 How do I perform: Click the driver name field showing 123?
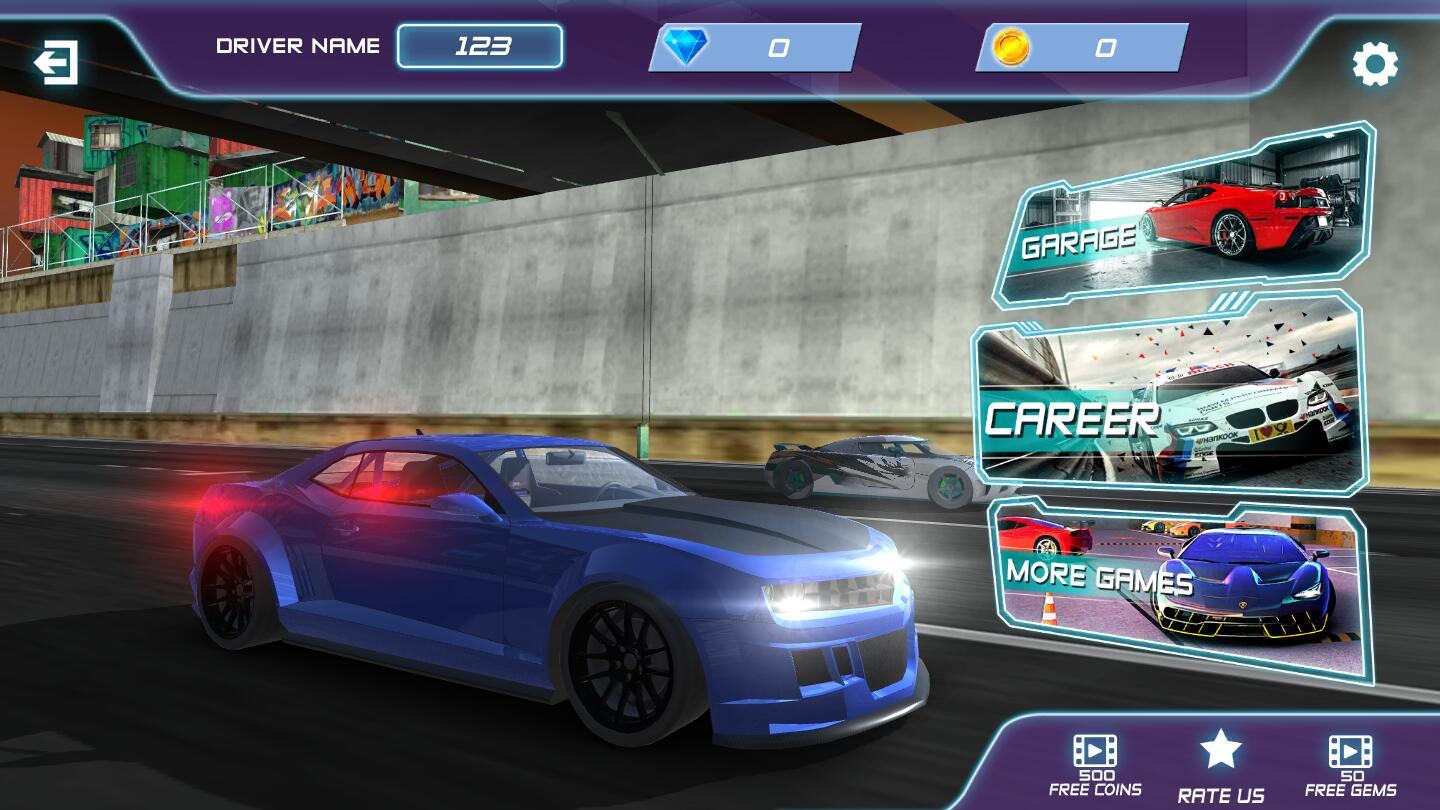480,44
